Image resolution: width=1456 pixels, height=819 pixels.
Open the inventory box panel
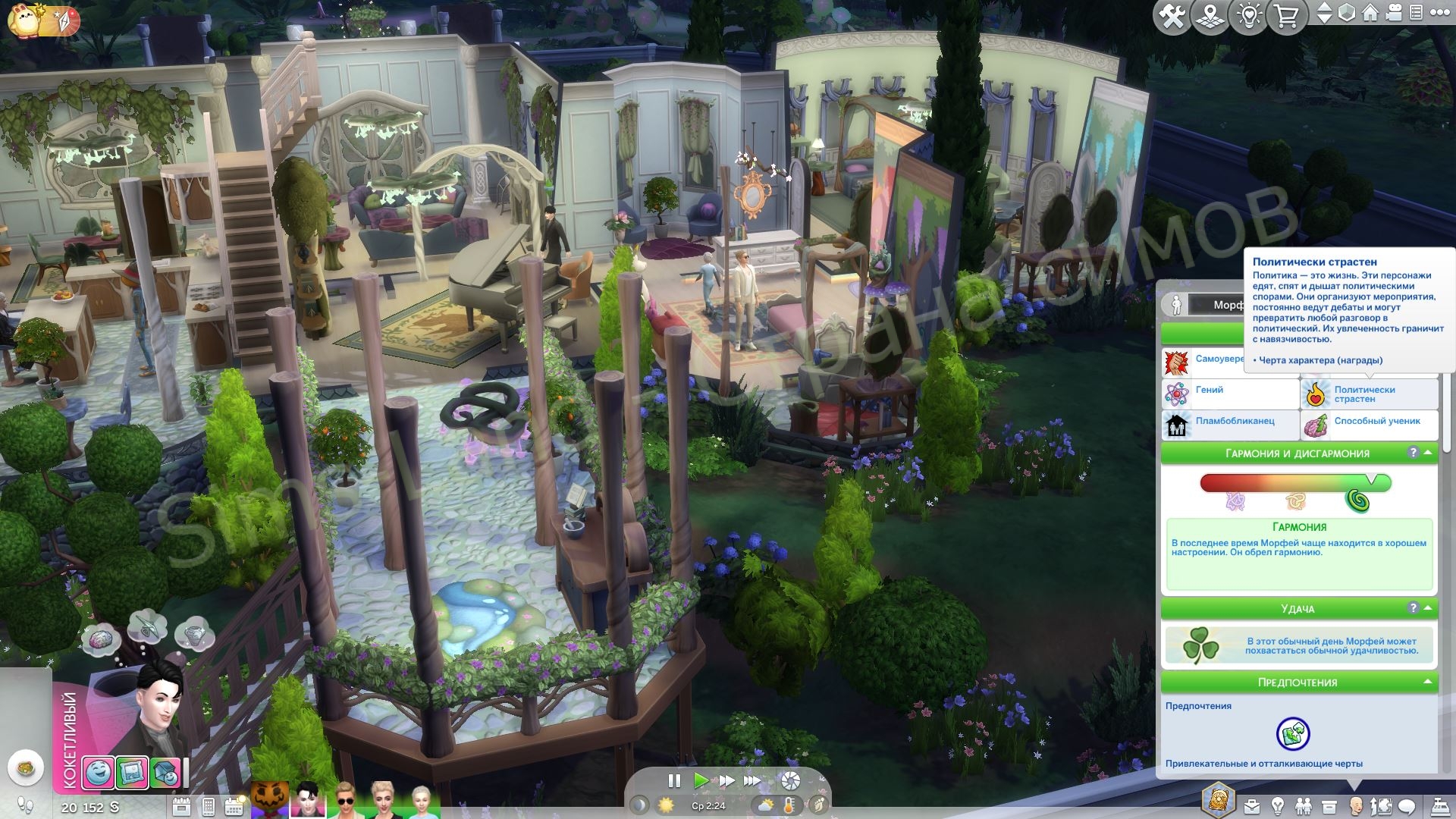tap(1329, 806)
